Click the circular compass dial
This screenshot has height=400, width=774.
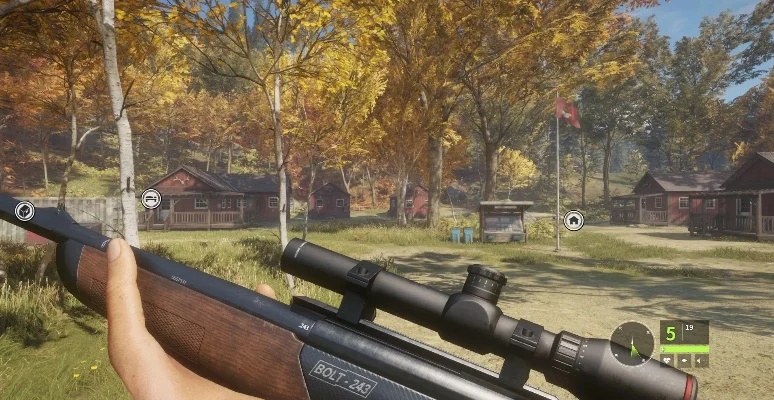pyautogui.click(x=632, y=342)
